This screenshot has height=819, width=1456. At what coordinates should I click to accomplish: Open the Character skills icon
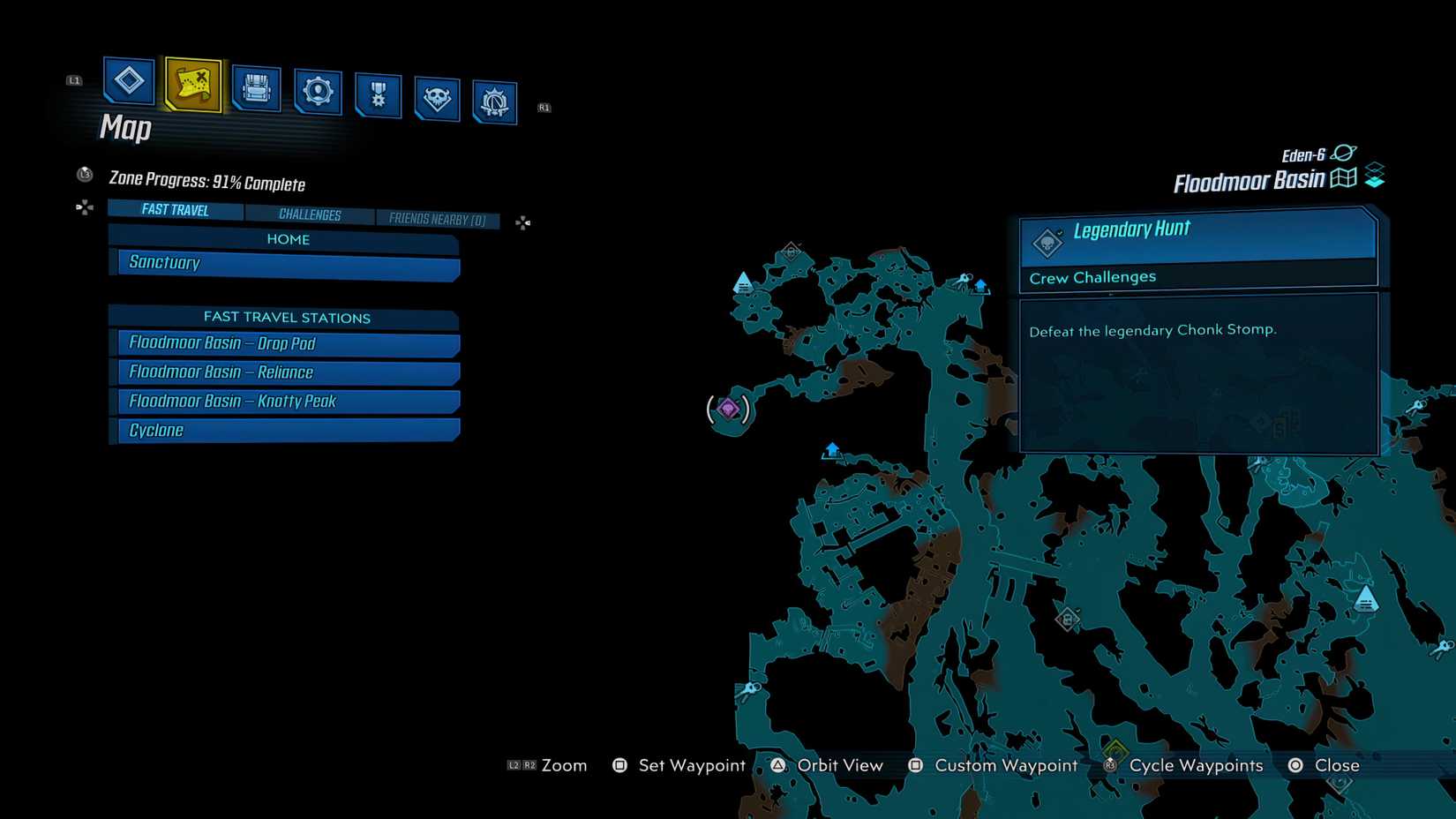coord(317,88)
